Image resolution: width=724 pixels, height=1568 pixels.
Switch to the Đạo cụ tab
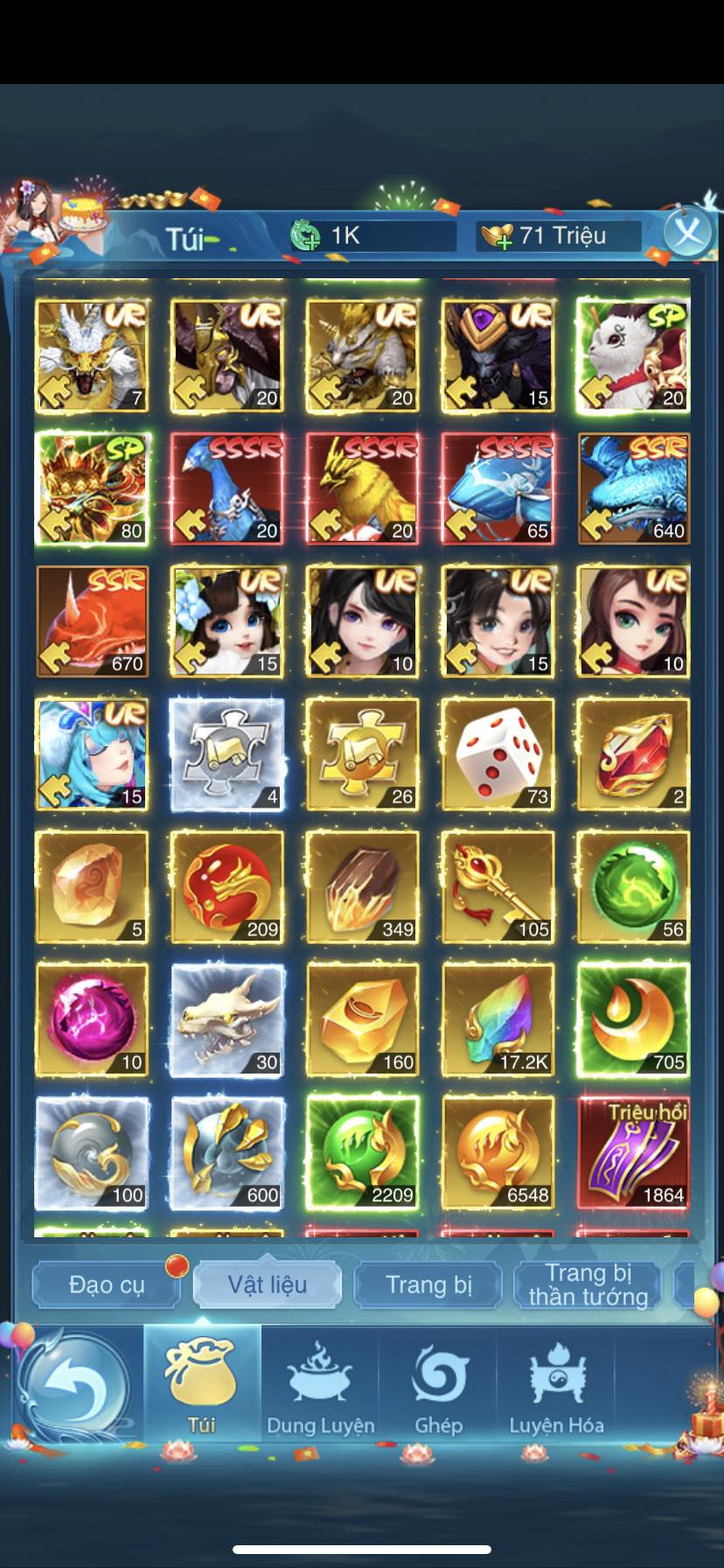[107, 1284]
